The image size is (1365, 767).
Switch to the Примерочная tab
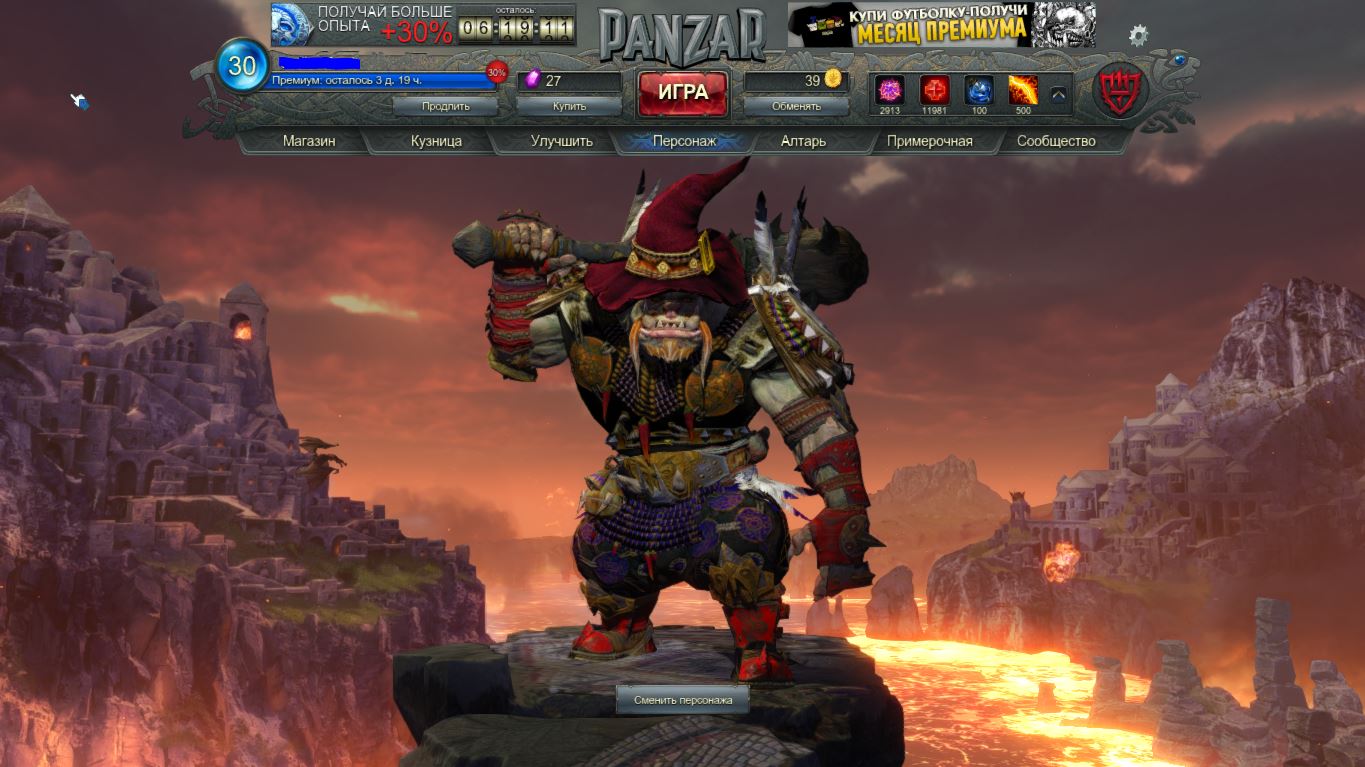pyautogui.click(x=929, y=141)
